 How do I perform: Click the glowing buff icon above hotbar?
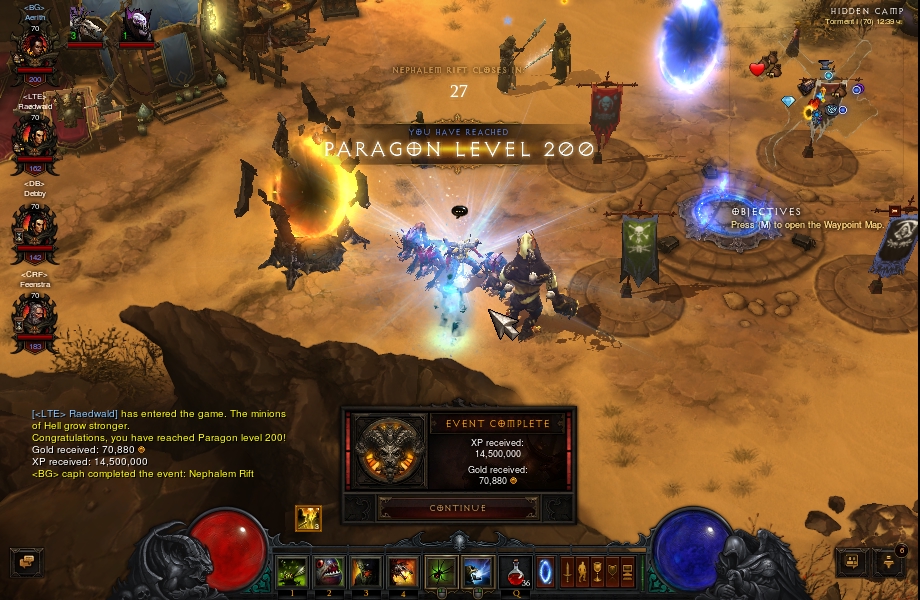click(308, 518)
